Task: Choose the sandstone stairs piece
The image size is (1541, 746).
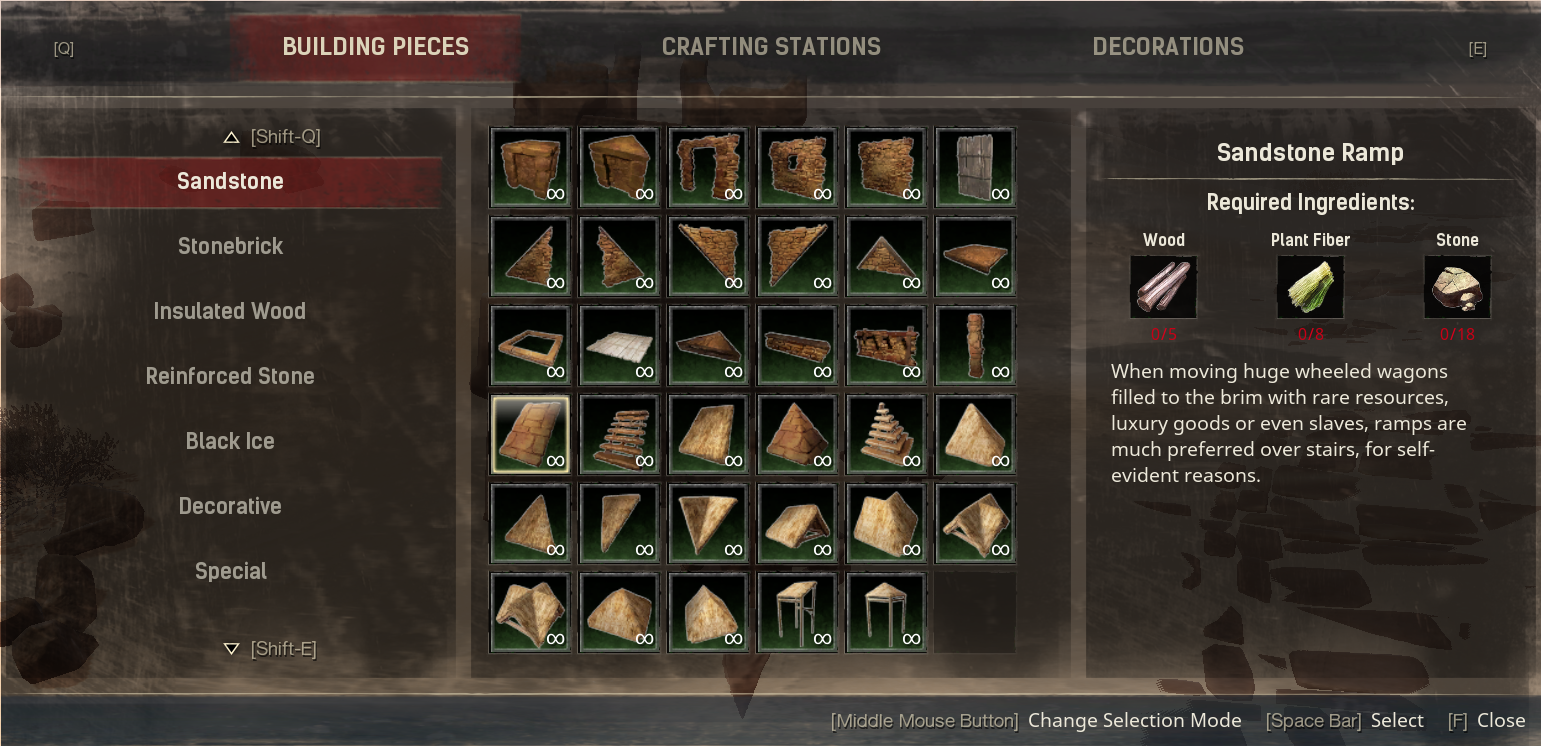Action: [x=619, y=434]
